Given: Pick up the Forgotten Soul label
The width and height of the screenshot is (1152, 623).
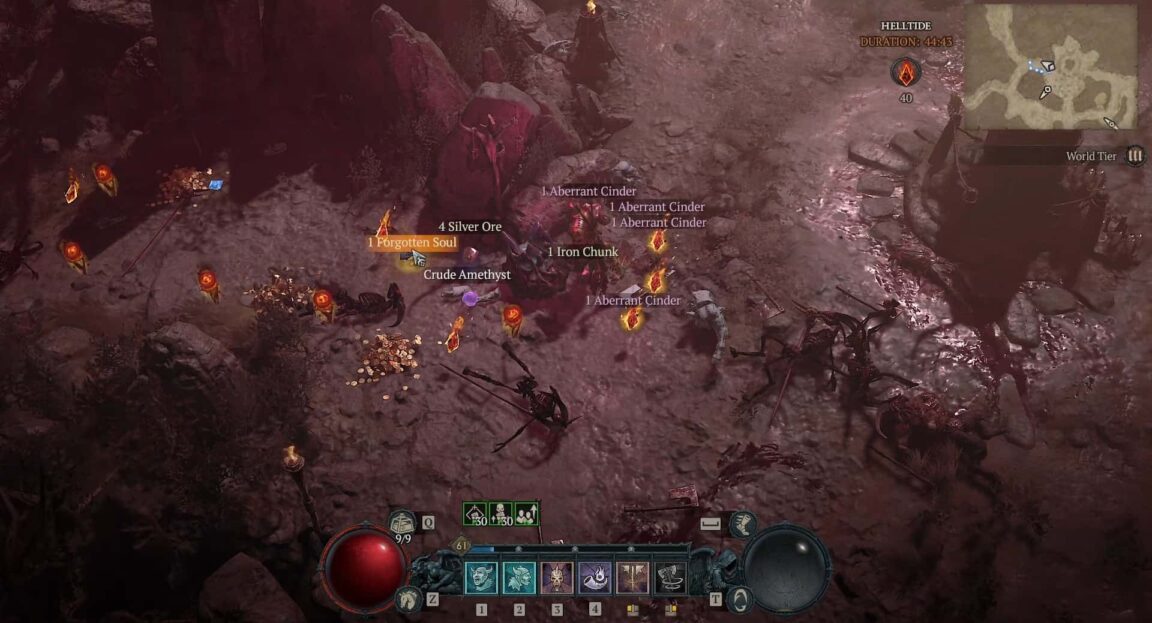Looking at the screenshot, I should 412,243.
